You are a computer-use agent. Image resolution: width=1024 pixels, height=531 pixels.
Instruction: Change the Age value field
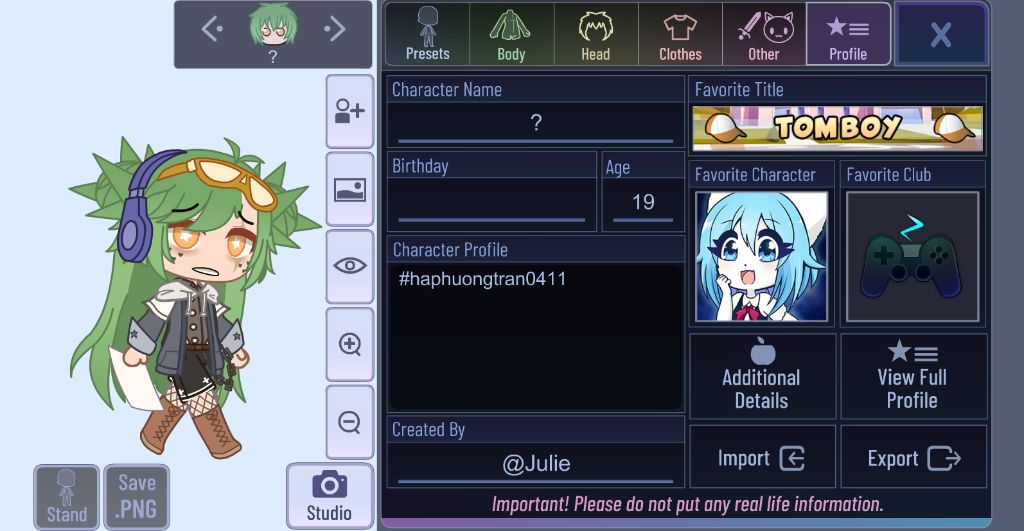pos(643,202)
